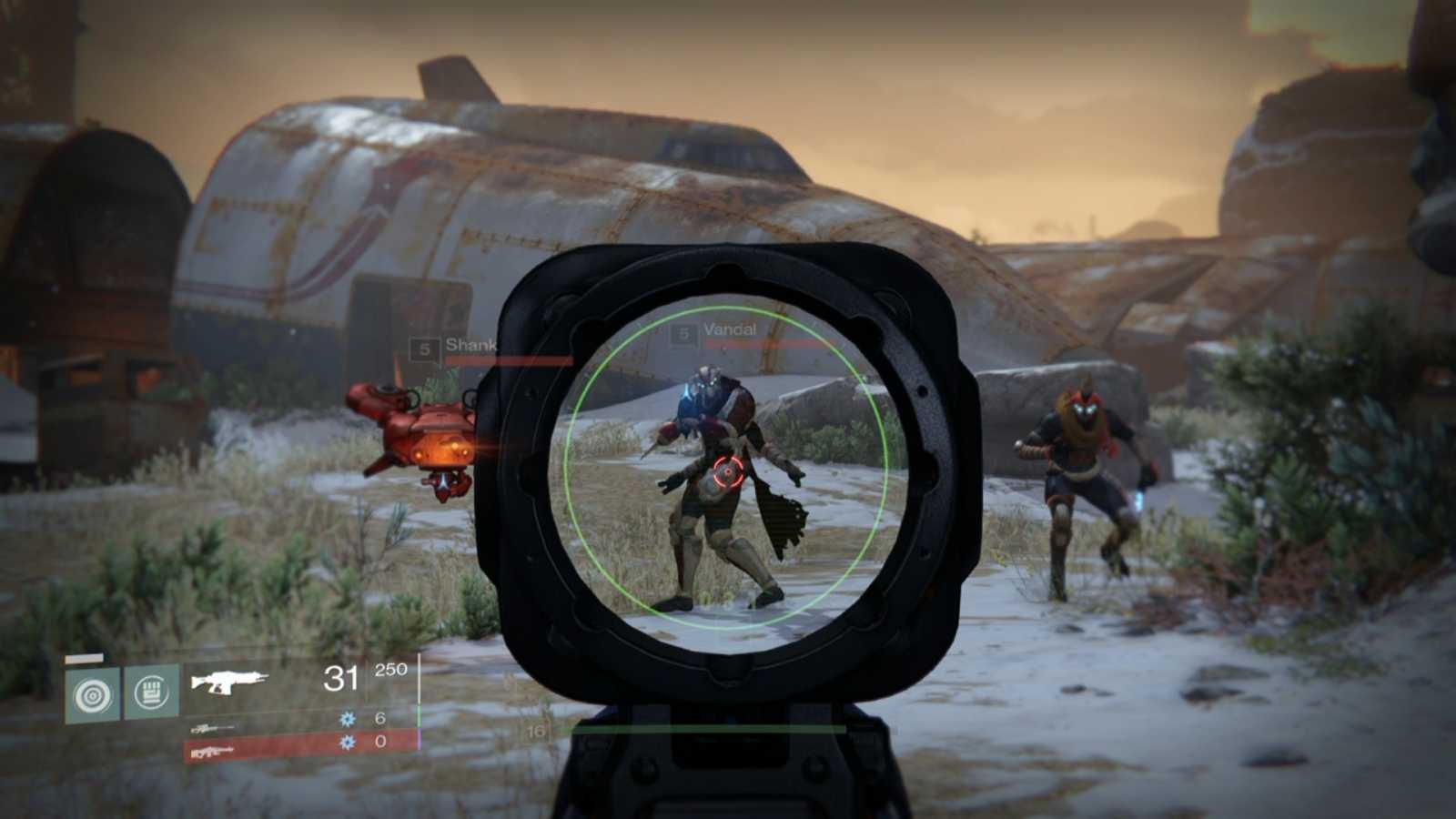
Task: Select the heavy weapon icon on red bar
Action: click(x=211, y=751)
